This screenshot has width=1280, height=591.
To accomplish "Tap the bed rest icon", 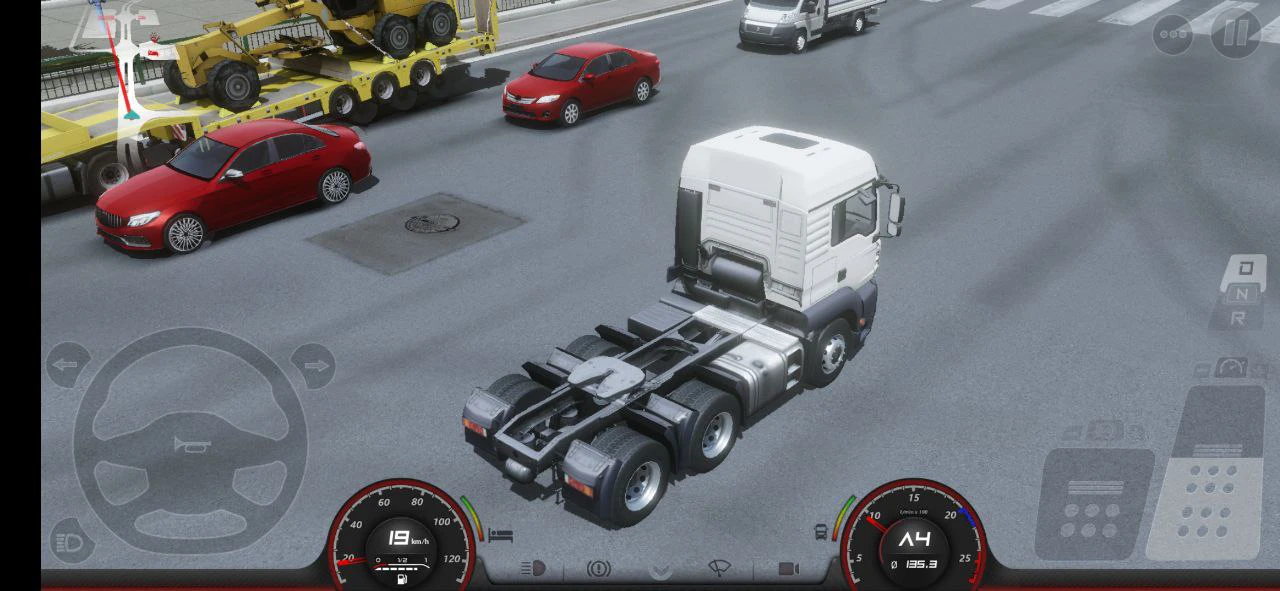I will (x=501, y=536).
